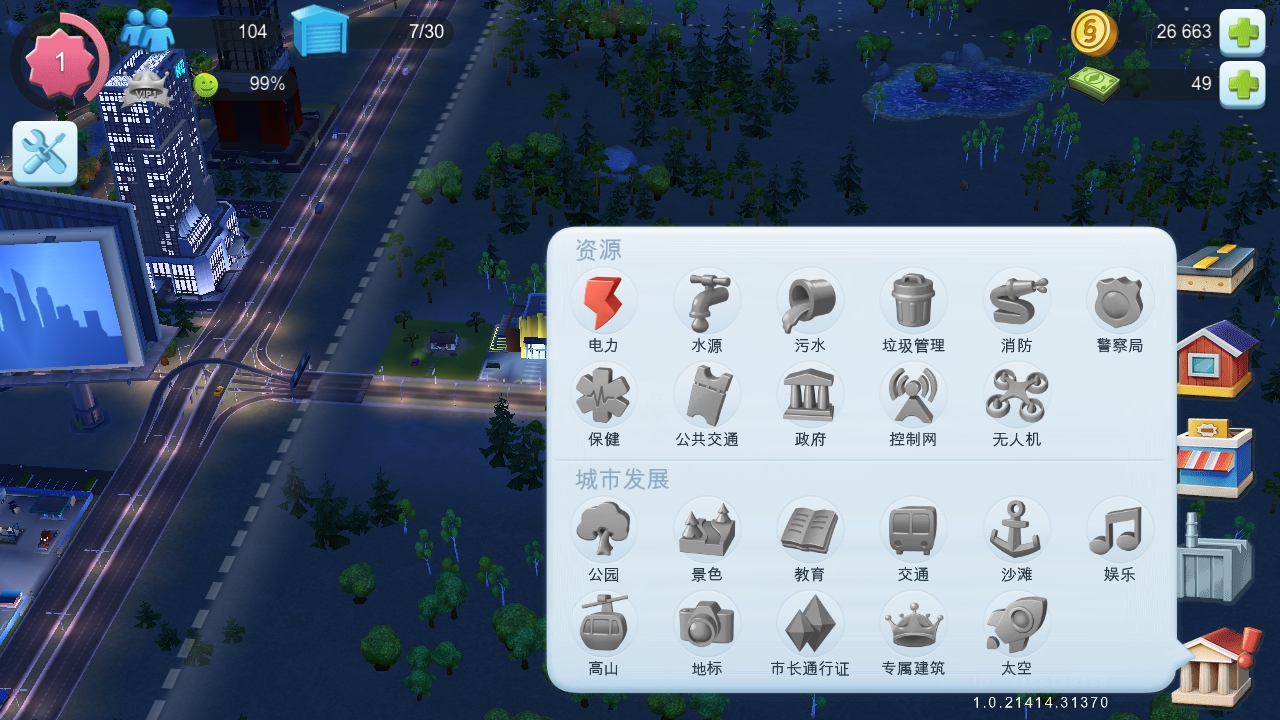This screenshot has height=720, width=1280.
Task: Tap the green plus beside SimCash
Action: 1243,85
